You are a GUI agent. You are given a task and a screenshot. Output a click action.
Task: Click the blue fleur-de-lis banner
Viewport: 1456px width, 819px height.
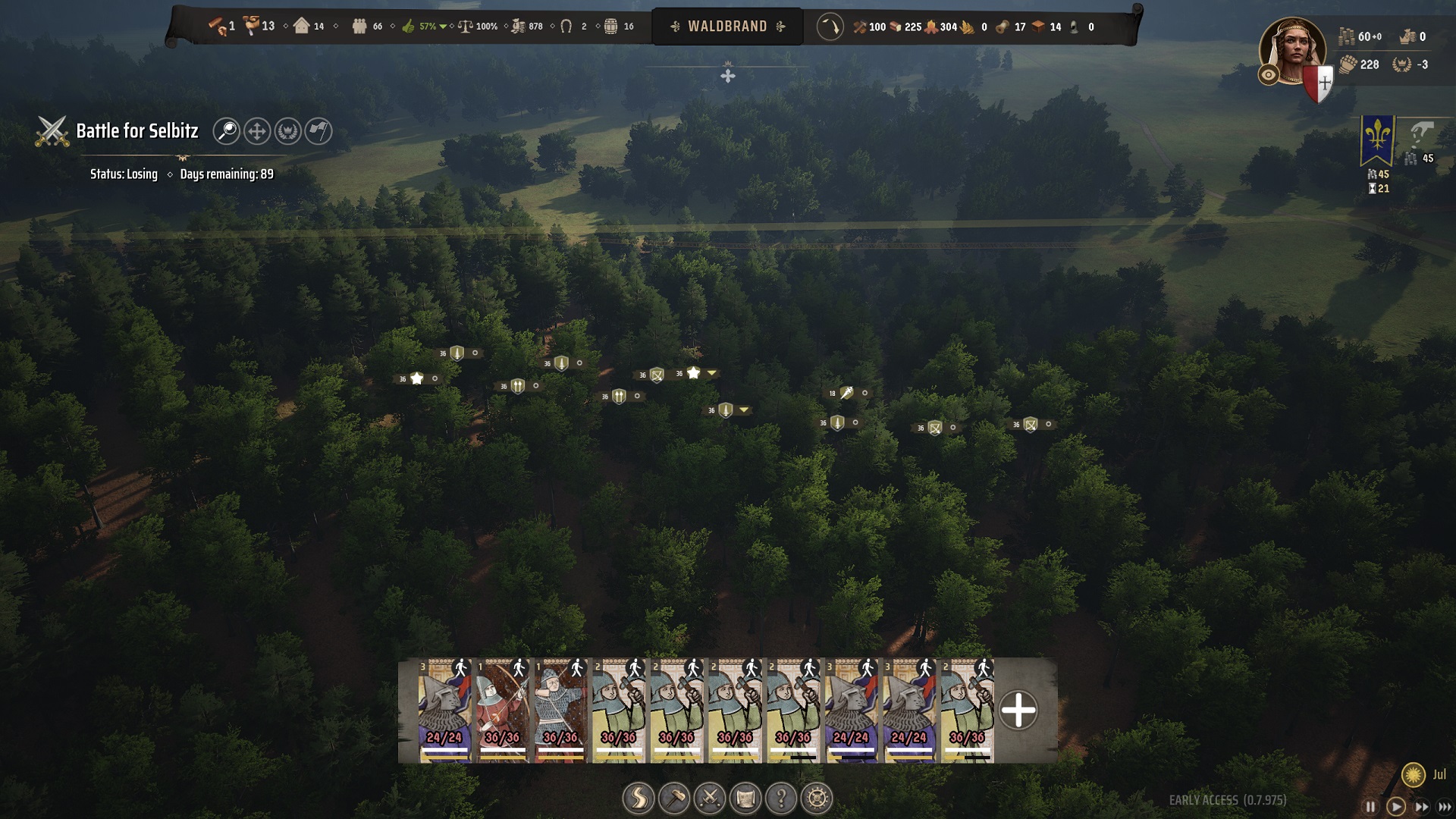click(1377, 140)
